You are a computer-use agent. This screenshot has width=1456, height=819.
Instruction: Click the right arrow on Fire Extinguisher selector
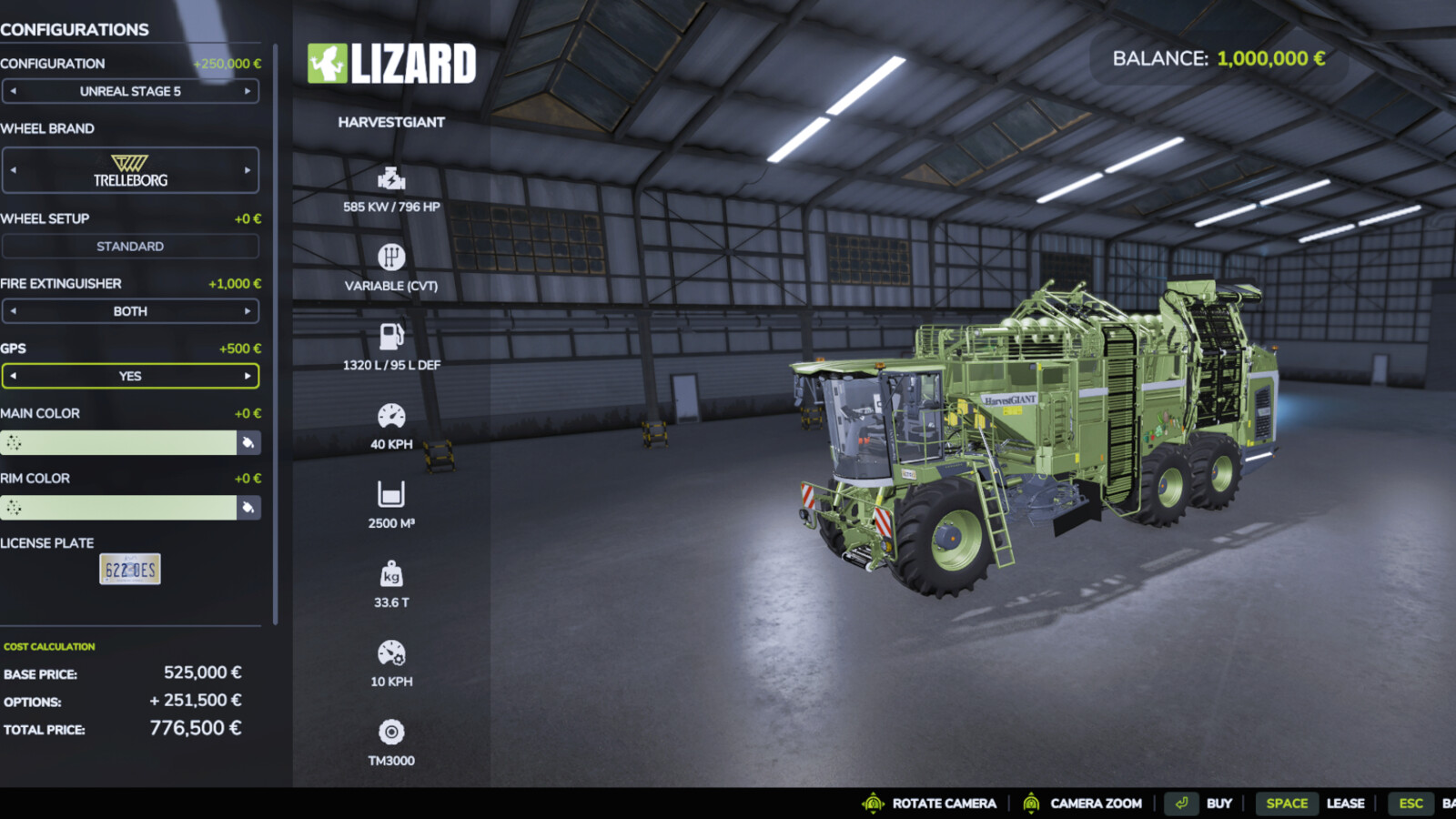[248, 310]
